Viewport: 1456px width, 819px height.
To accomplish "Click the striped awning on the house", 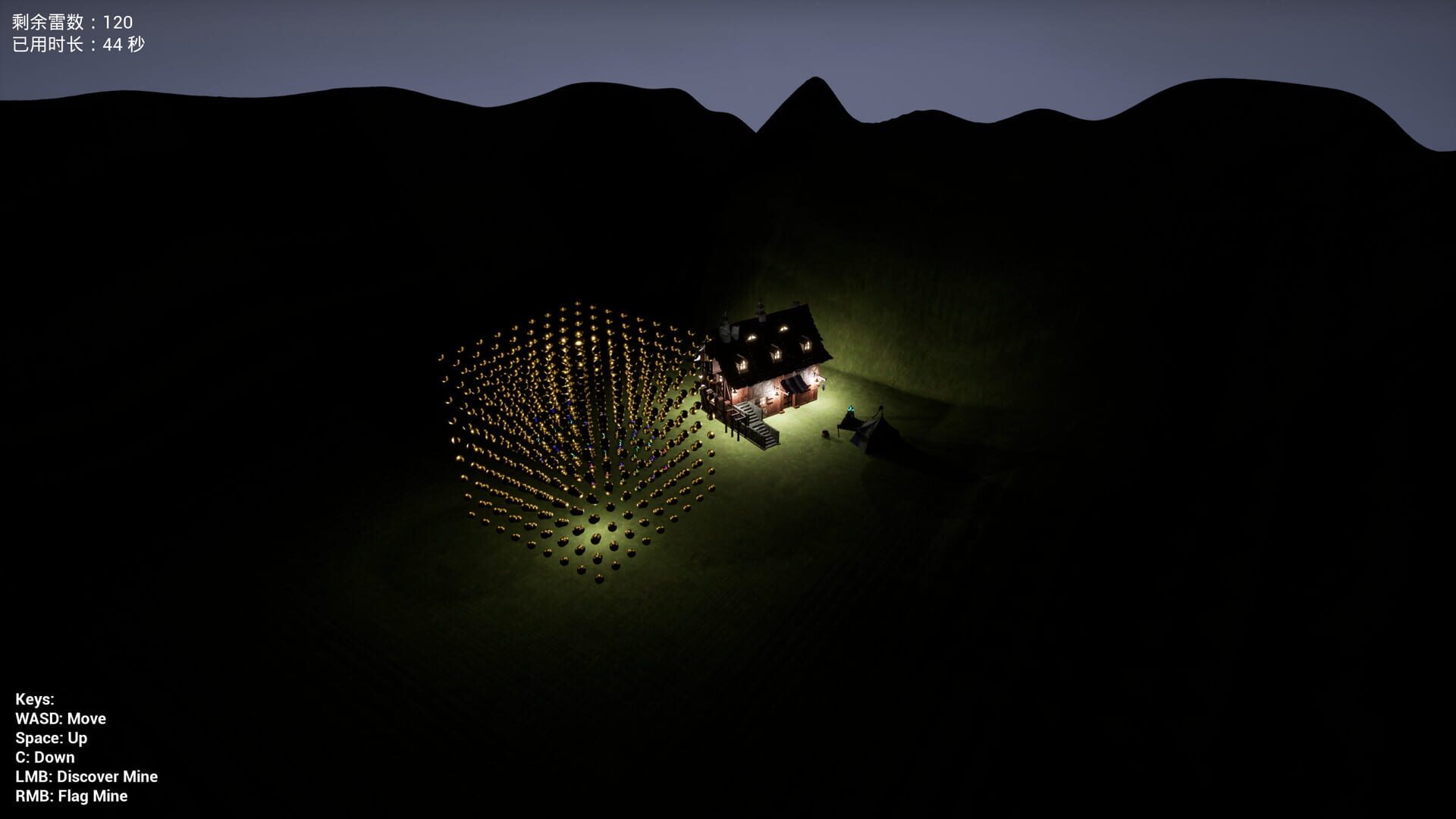I will (794, 384).
